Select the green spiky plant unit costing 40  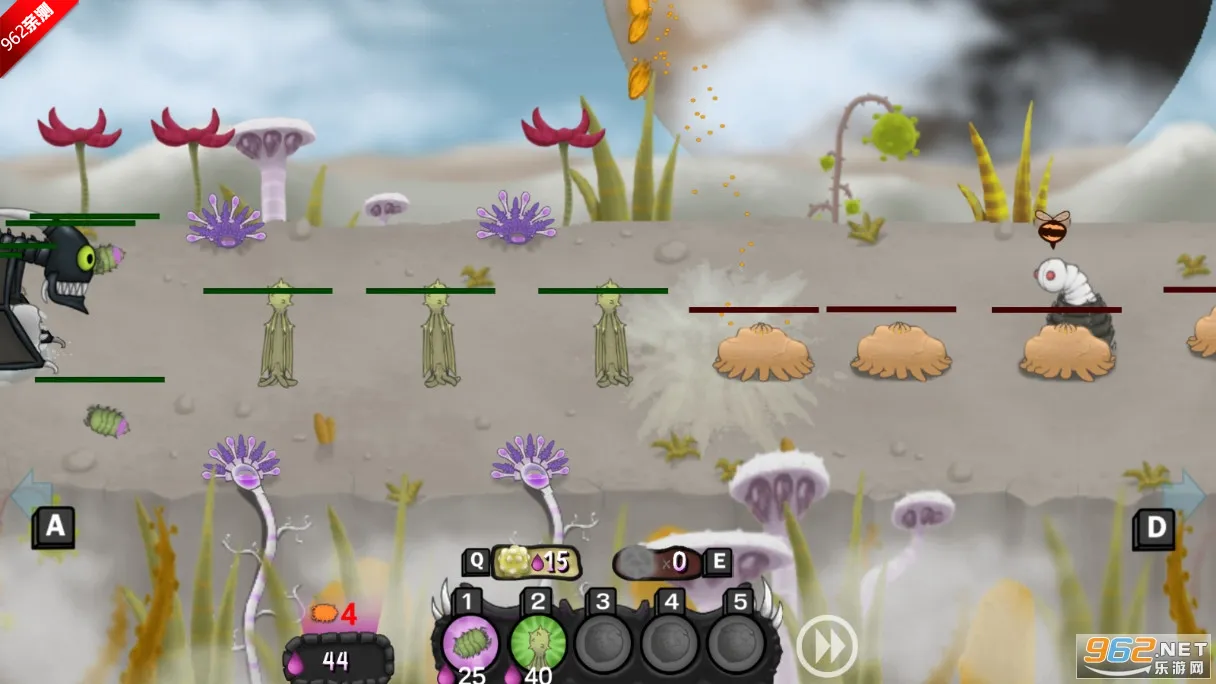click(x=537, y=642)
